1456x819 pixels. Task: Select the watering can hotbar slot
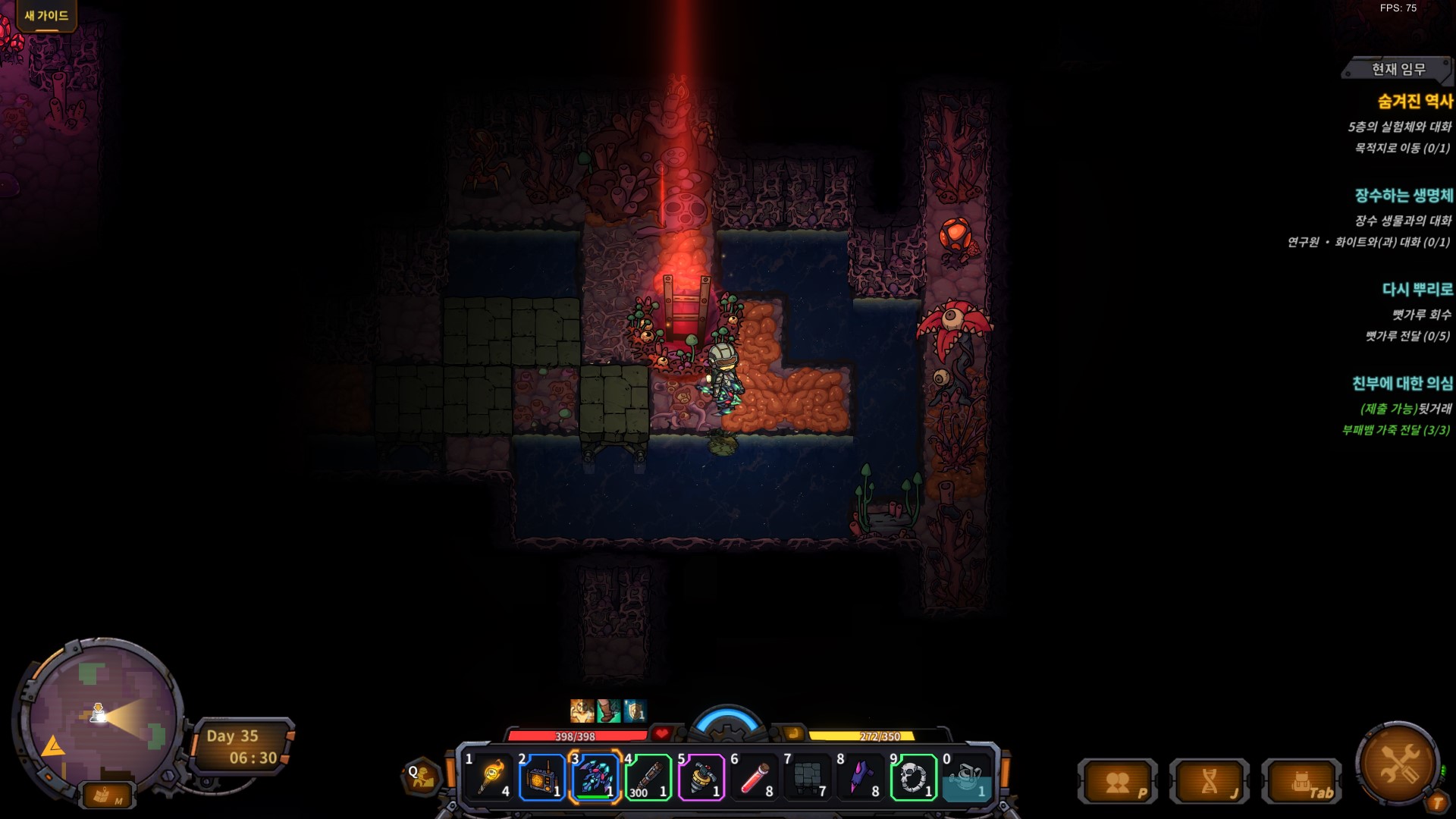tap(967, 777)
